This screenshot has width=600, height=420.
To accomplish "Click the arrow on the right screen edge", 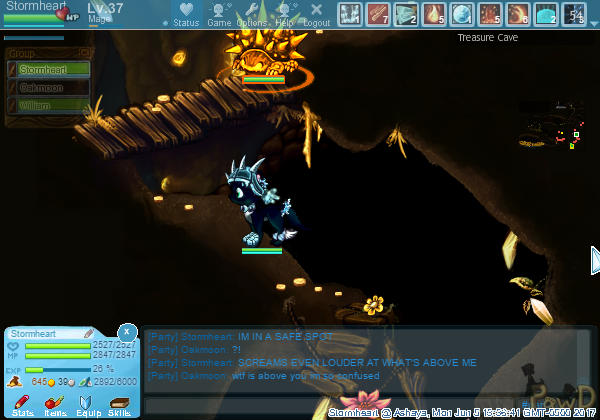I will [594, 260].
